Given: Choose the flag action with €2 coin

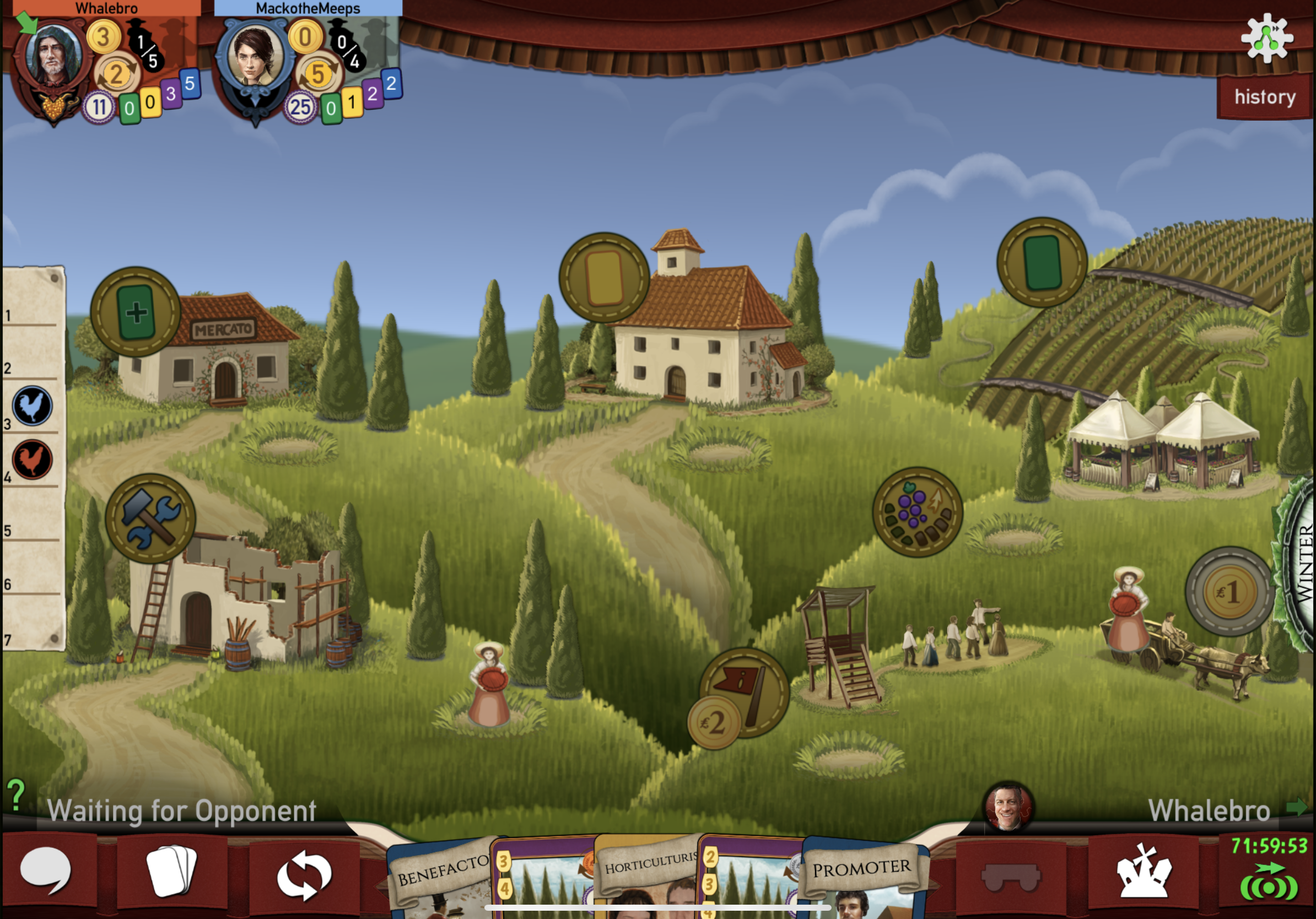Looking at the screenshot, I should click(x=744, y=693).
